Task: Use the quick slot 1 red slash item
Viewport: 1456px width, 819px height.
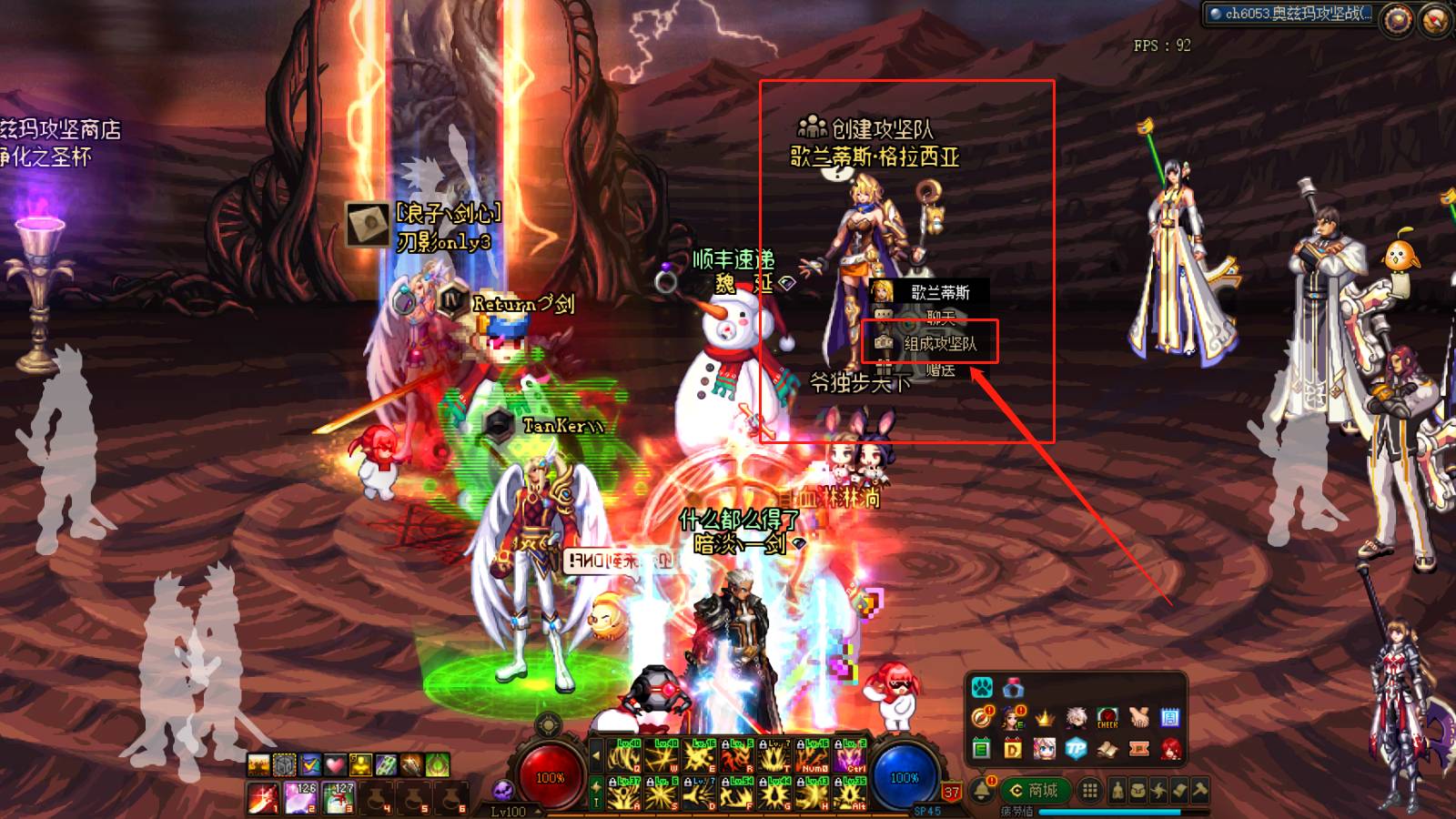Action: [263, 798]
